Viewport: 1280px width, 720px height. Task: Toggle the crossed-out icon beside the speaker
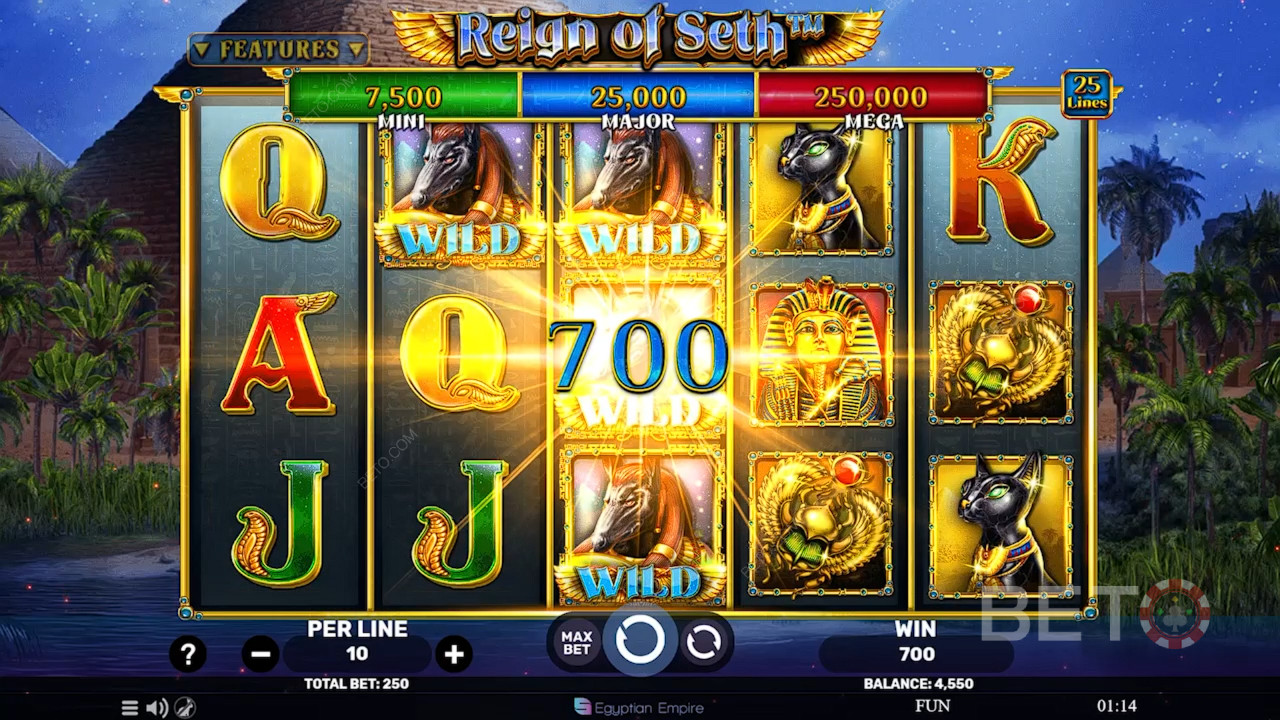tap(185, 708)
